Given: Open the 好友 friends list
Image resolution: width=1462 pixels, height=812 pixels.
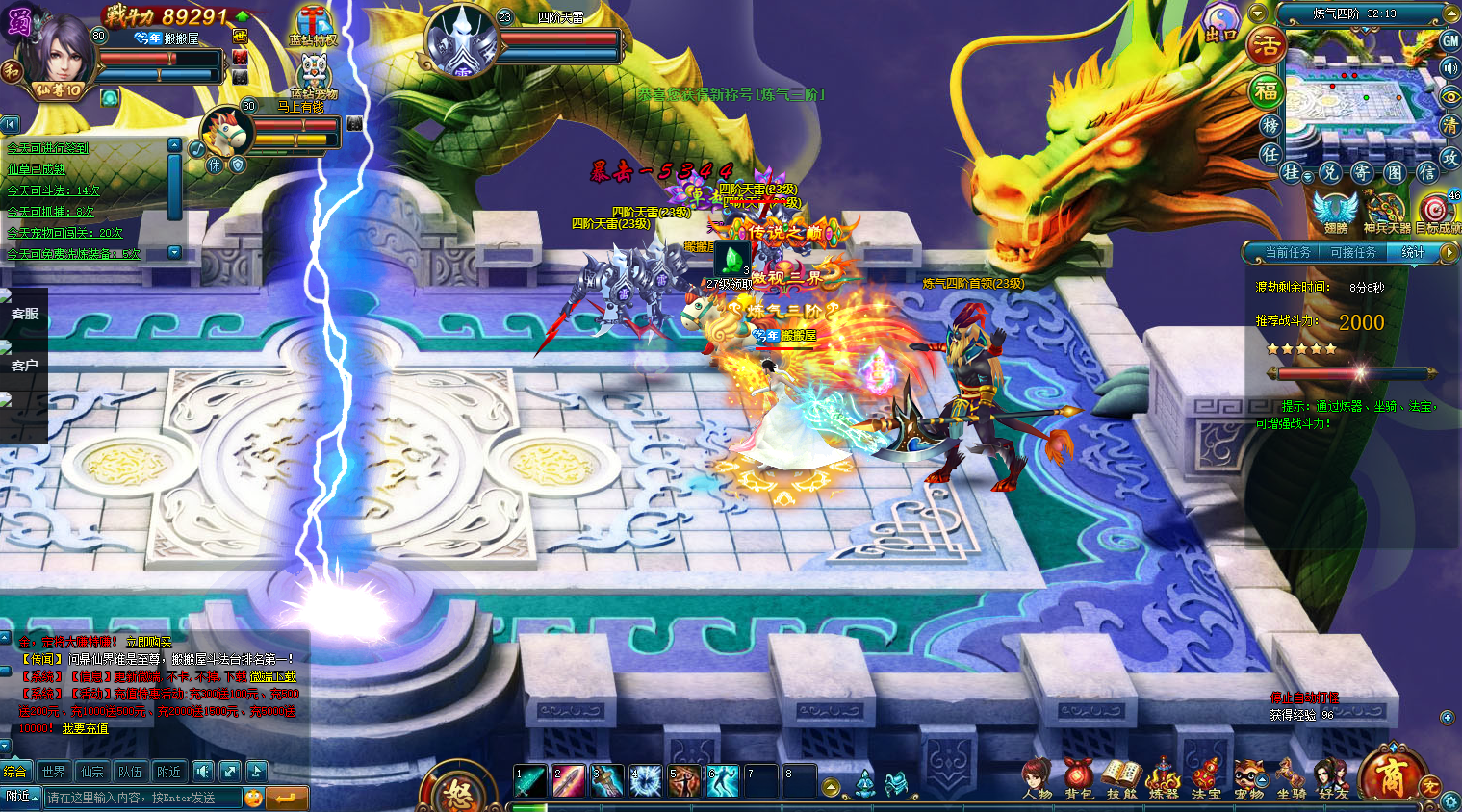Looking at the screenshot, I should (x=1333, y=777).
